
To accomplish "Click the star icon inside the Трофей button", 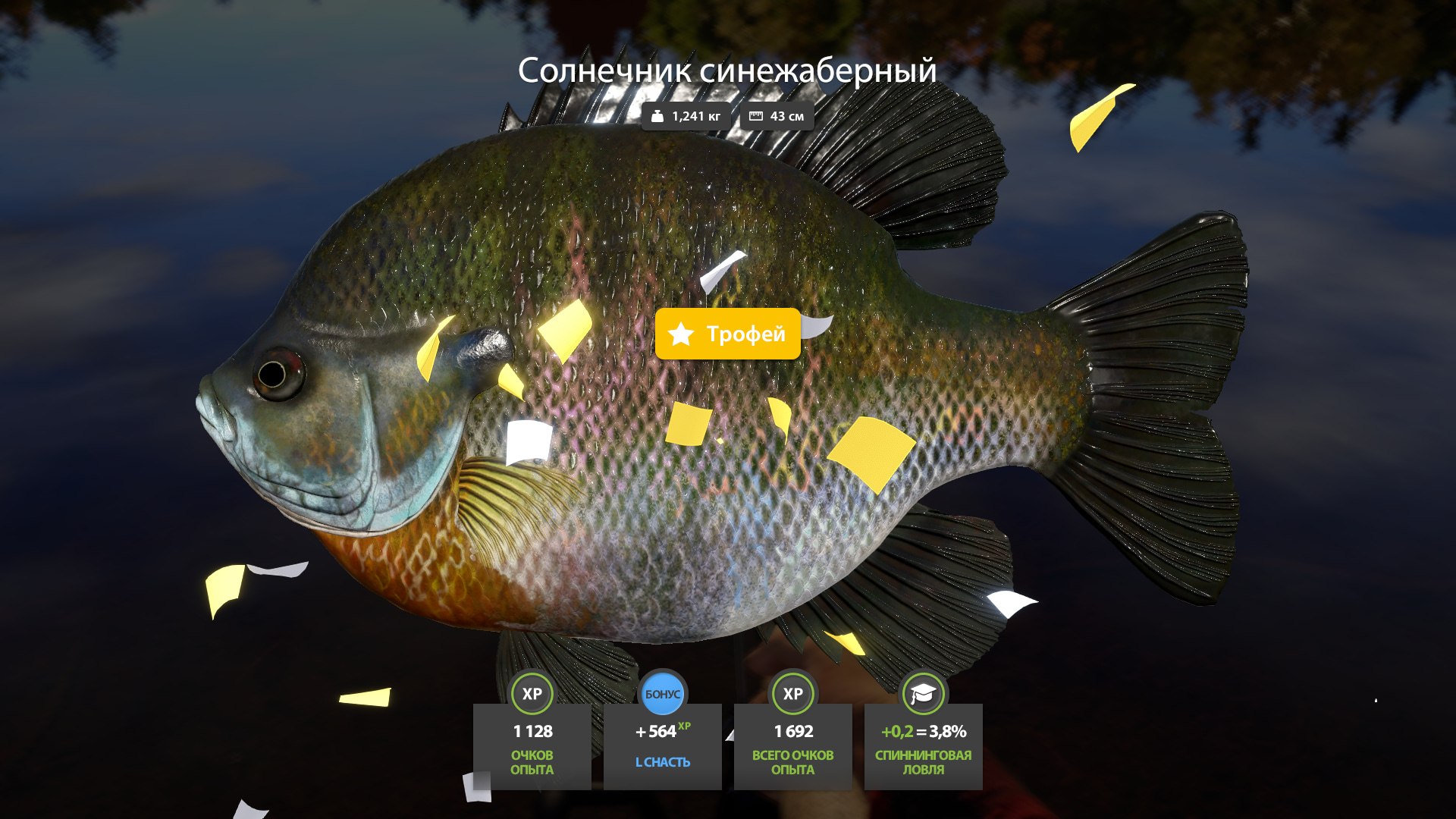I will coord(681,334).
